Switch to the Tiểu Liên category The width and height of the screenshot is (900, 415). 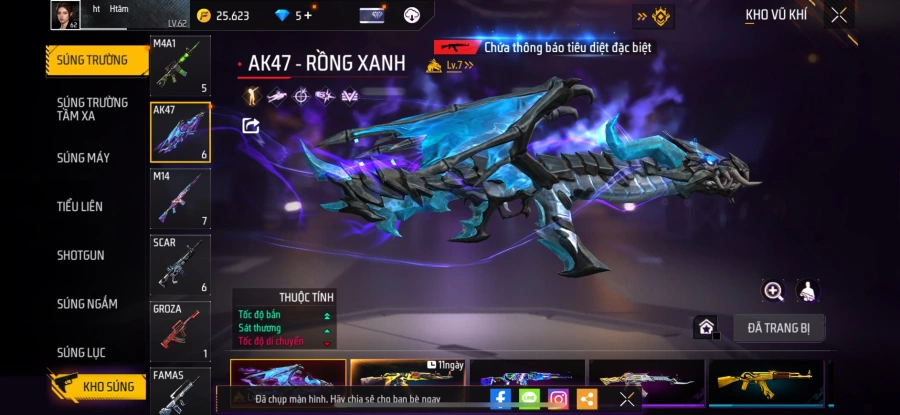click(80, 207)
